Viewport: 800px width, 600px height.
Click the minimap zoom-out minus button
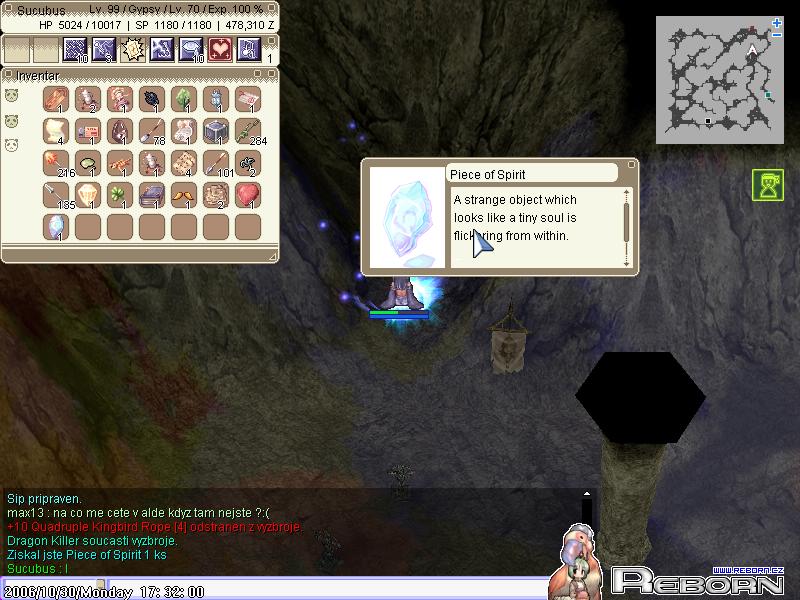(778, 36)
